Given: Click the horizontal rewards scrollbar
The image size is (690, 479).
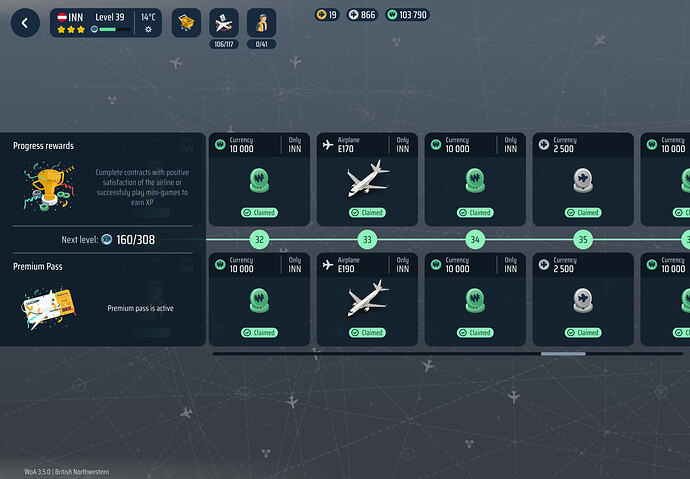Looking at the screenshot, I should point(563,353).
